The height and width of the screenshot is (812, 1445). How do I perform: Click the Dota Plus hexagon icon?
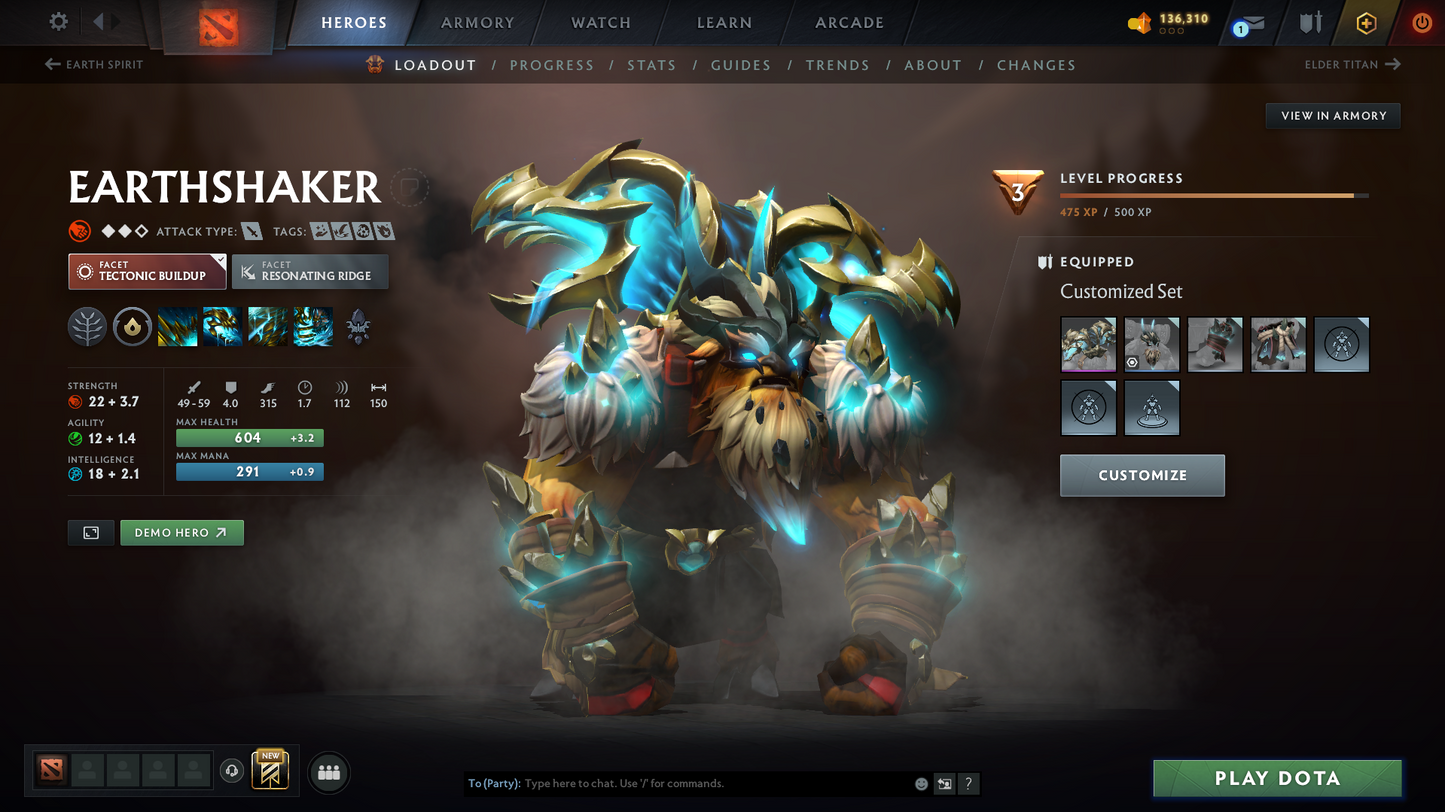[x=1368, y=22]
